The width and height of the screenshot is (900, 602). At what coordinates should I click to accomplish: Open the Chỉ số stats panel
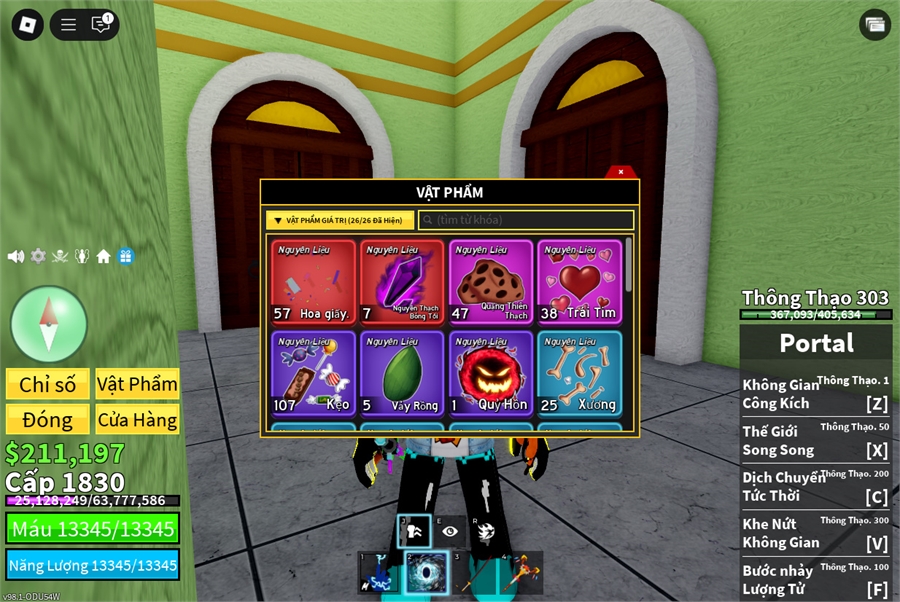point(47,384)
